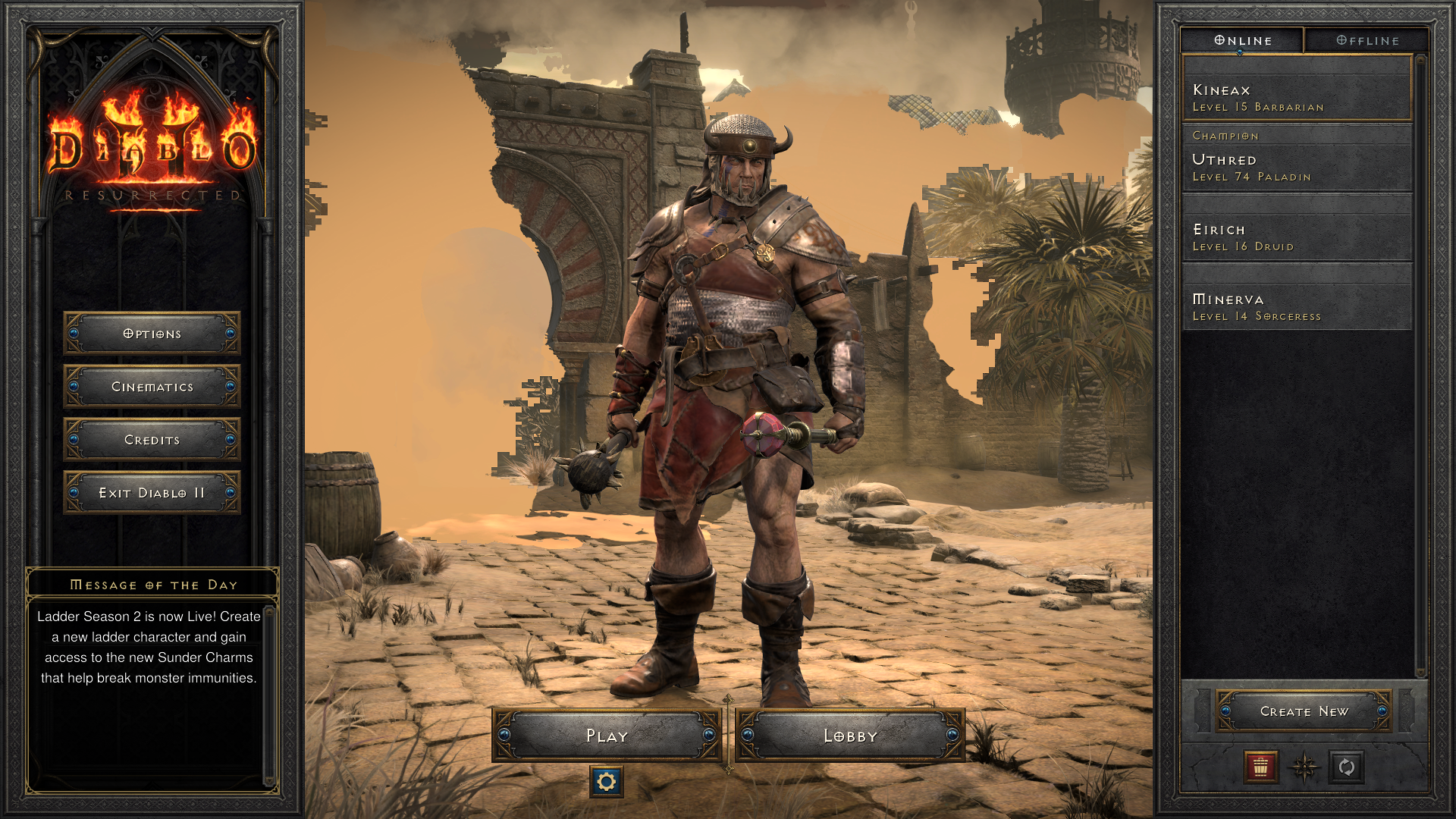Switch to the Online tab
The image size is (1456, 819).
[x=1243, y=40]
